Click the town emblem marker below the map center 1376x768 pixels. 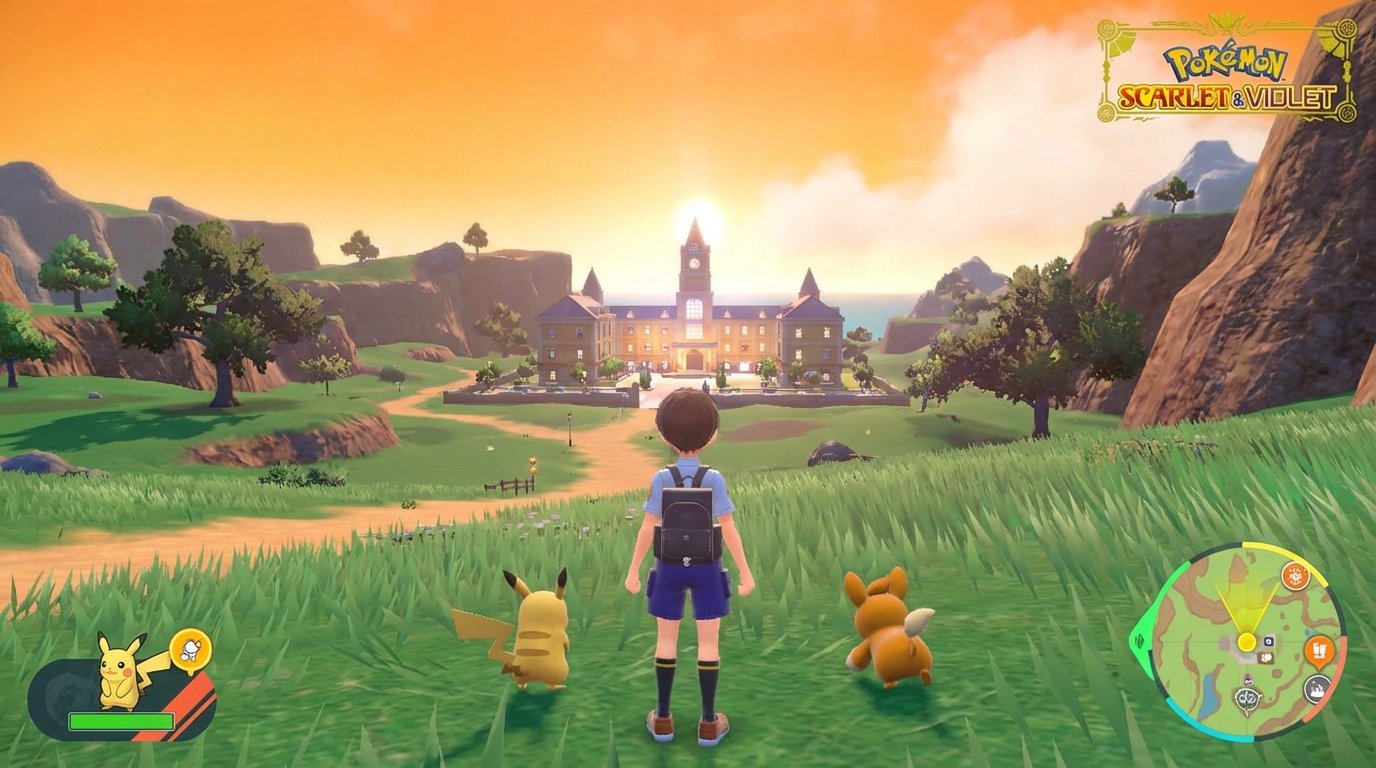pos(1246,696)
